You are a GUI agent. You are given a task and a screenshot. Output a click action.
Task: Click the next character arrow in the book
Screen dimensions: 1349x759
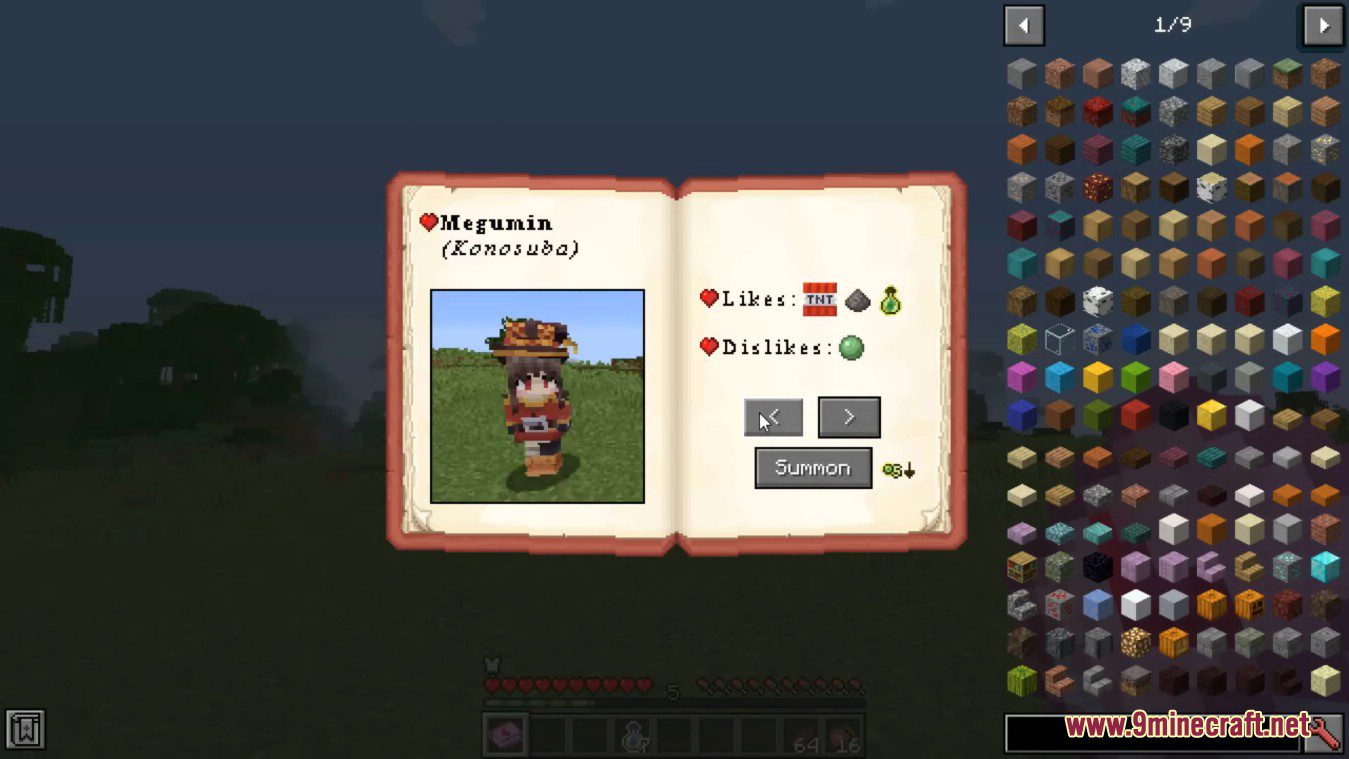point(849,418)
